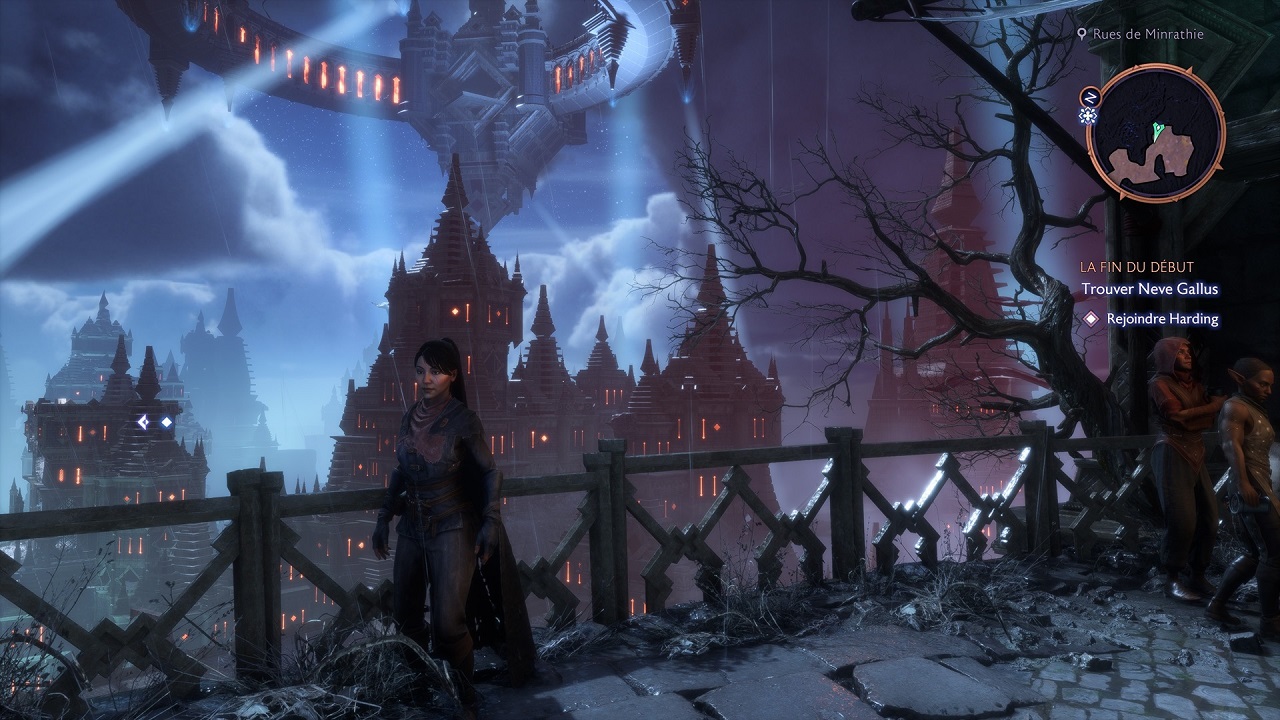Click the diamond icon next to "Rejoindre Harding"
Screen dimensions: 1280x720
coord(1090,319)
